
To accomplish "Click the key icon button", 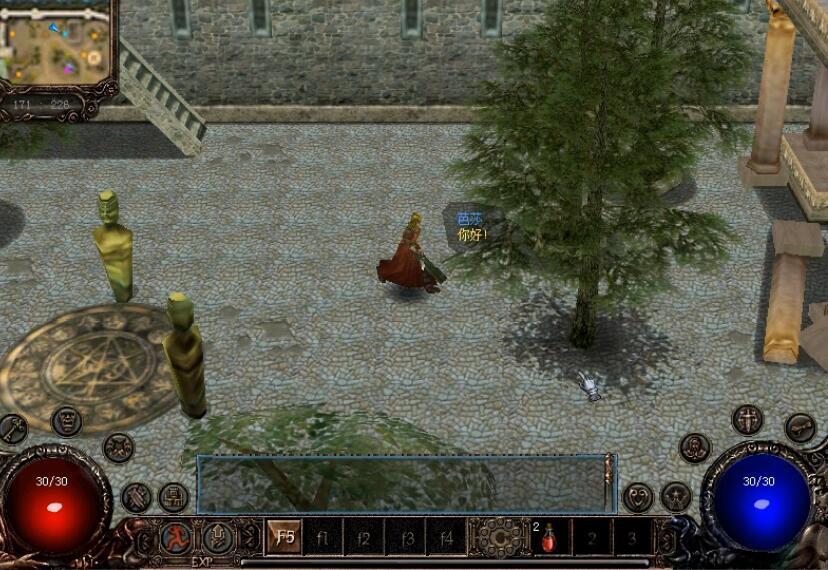I will point(13,429).
